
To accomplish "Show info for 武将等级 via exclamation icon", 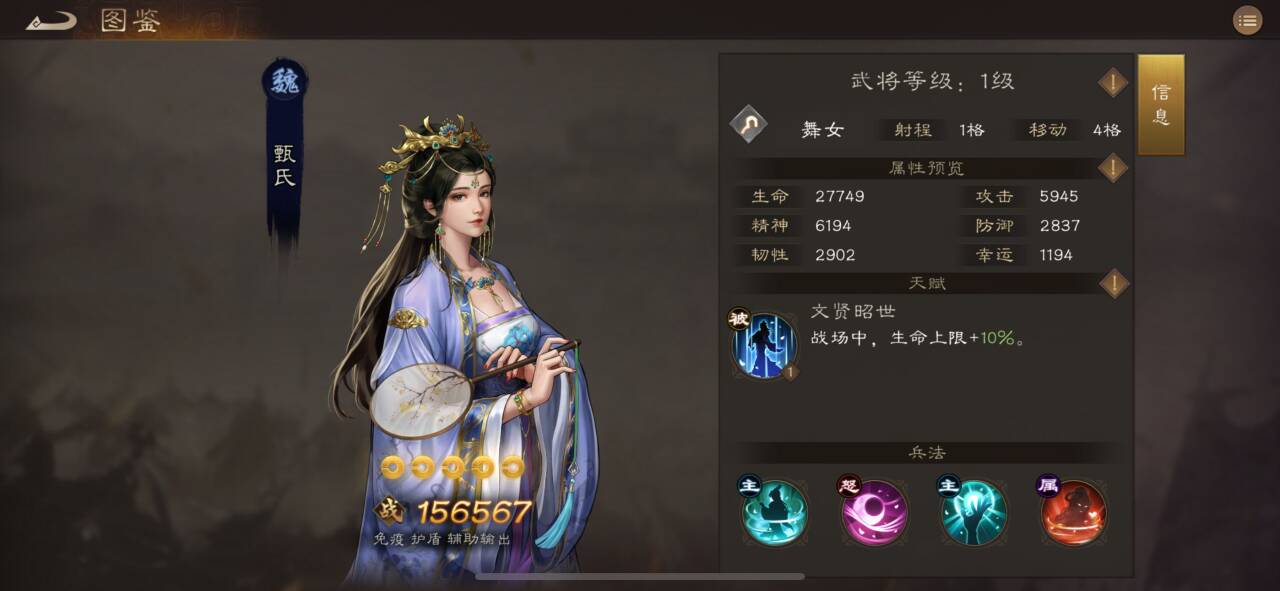I will pyautogui.click(x=1113, y=82).
